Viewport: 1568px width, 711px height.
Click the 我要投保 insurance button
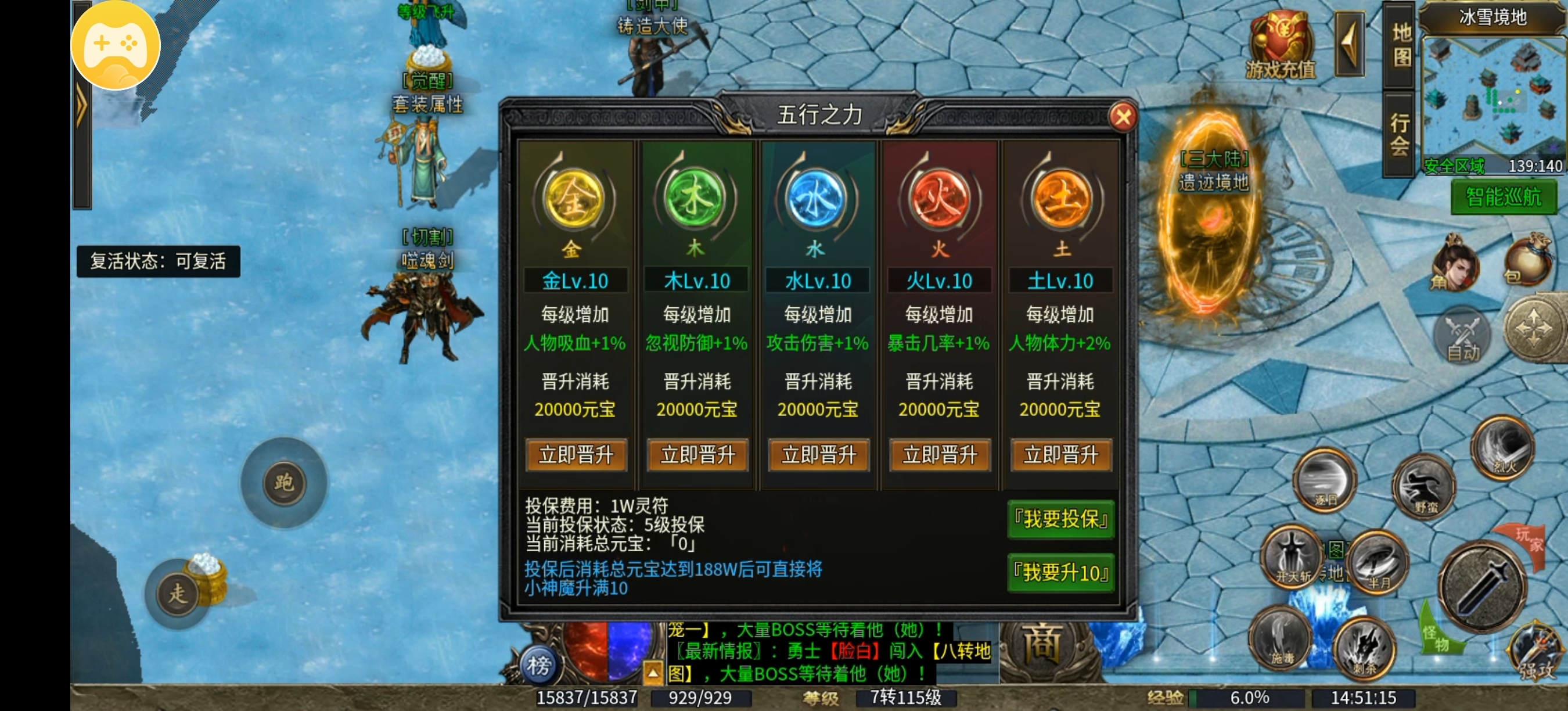pos(1060,520)
